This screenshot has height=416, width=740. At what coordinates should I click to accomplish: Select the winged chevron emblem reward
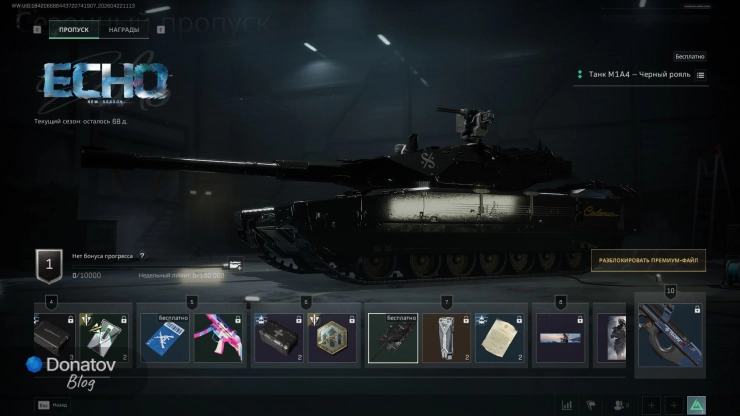[x=106, y=338]
